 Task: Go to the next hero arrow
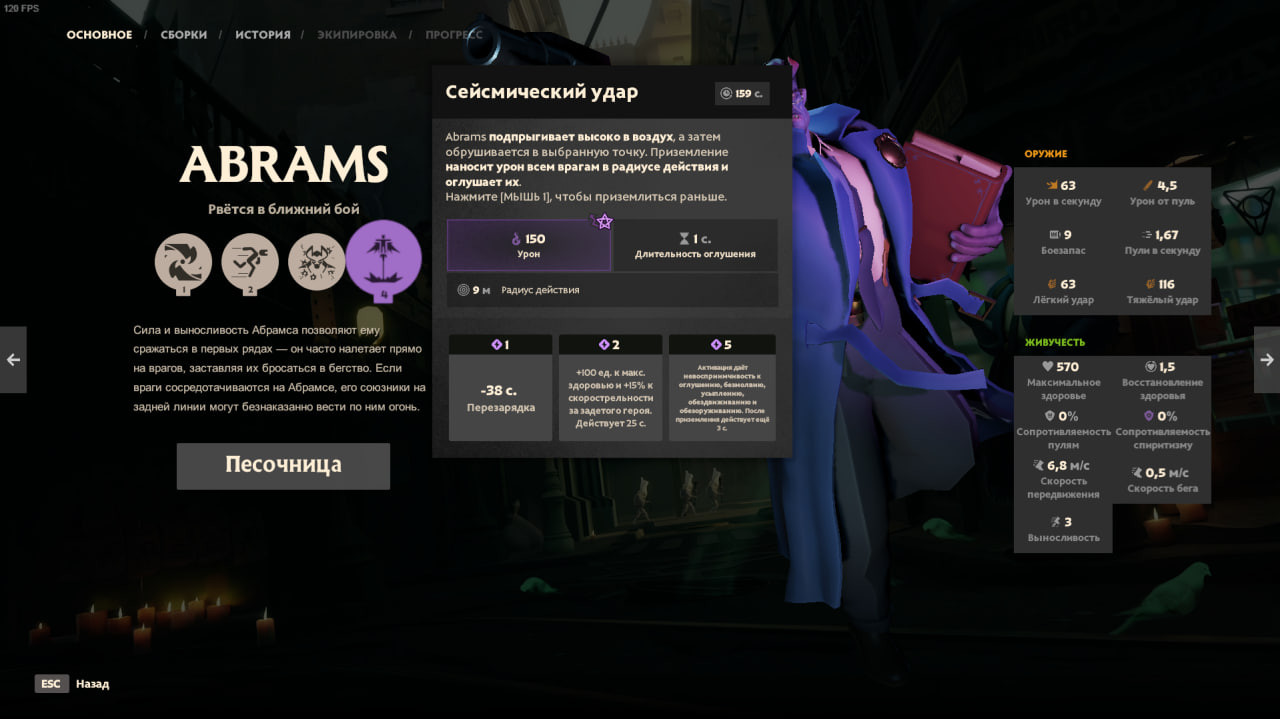(x=1266, y=360)
